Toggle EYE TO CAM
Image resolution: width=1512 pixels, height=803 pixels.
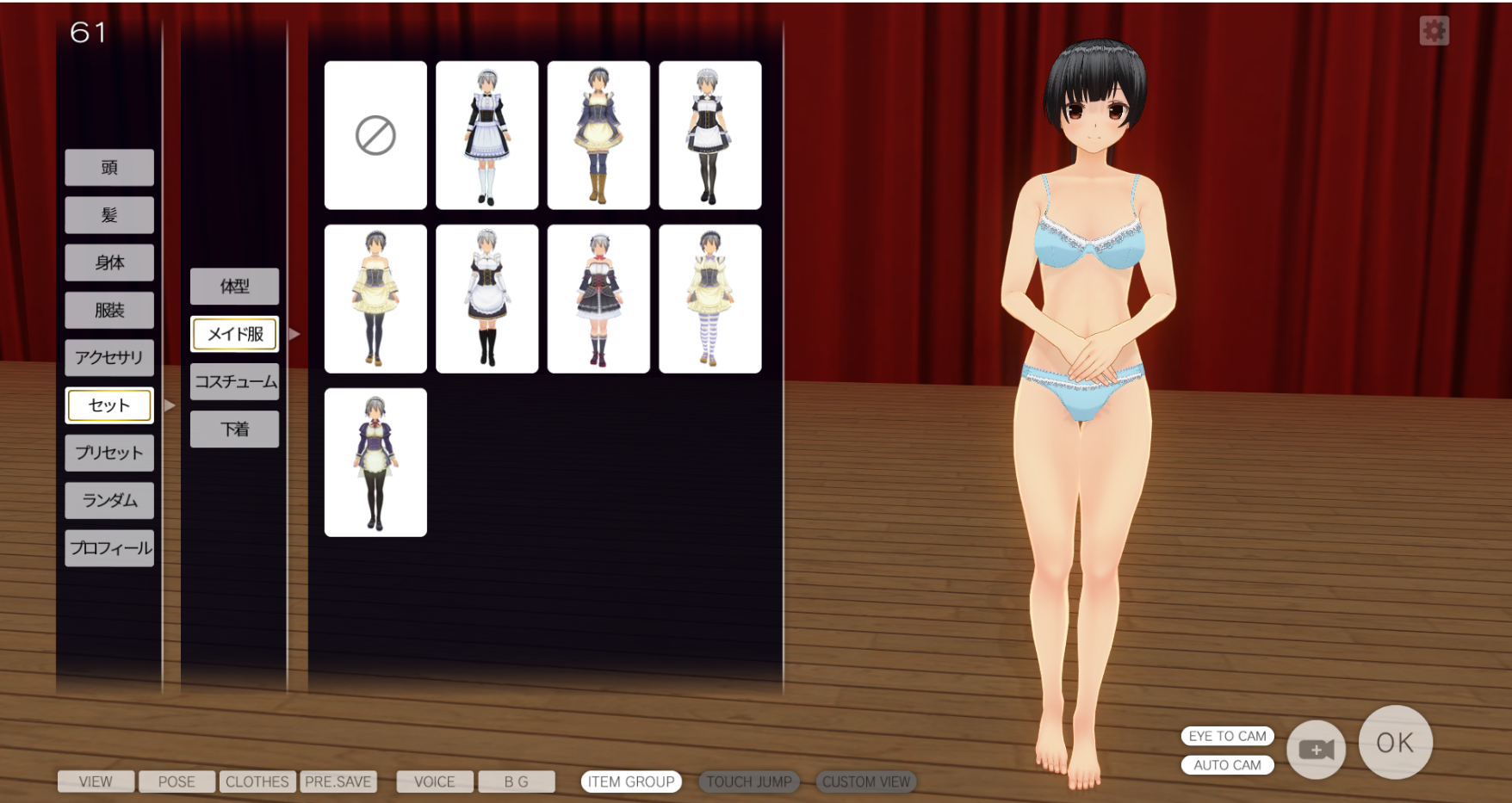pyautogui.click(x=1227, y=736)
